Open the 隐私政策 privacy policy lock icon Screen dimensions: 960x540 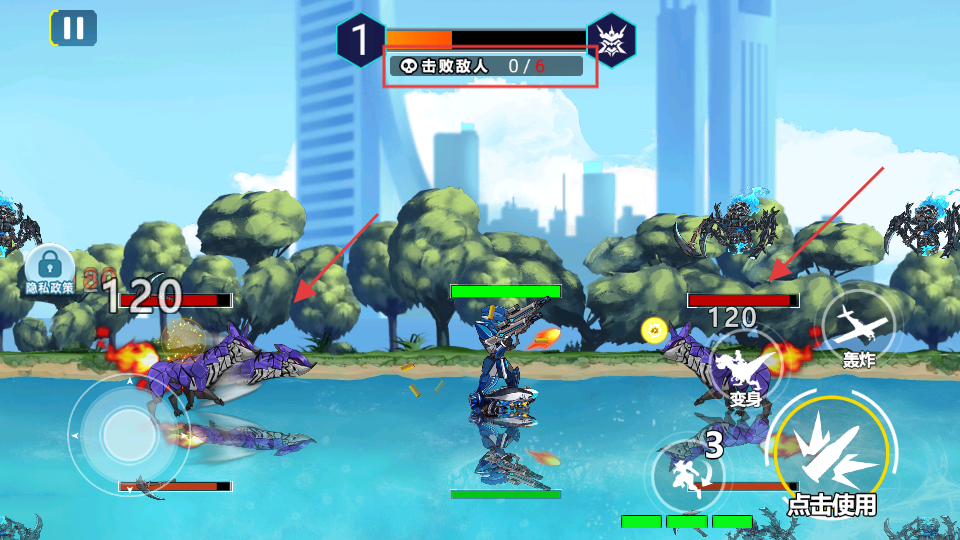[x=49, y=268]
